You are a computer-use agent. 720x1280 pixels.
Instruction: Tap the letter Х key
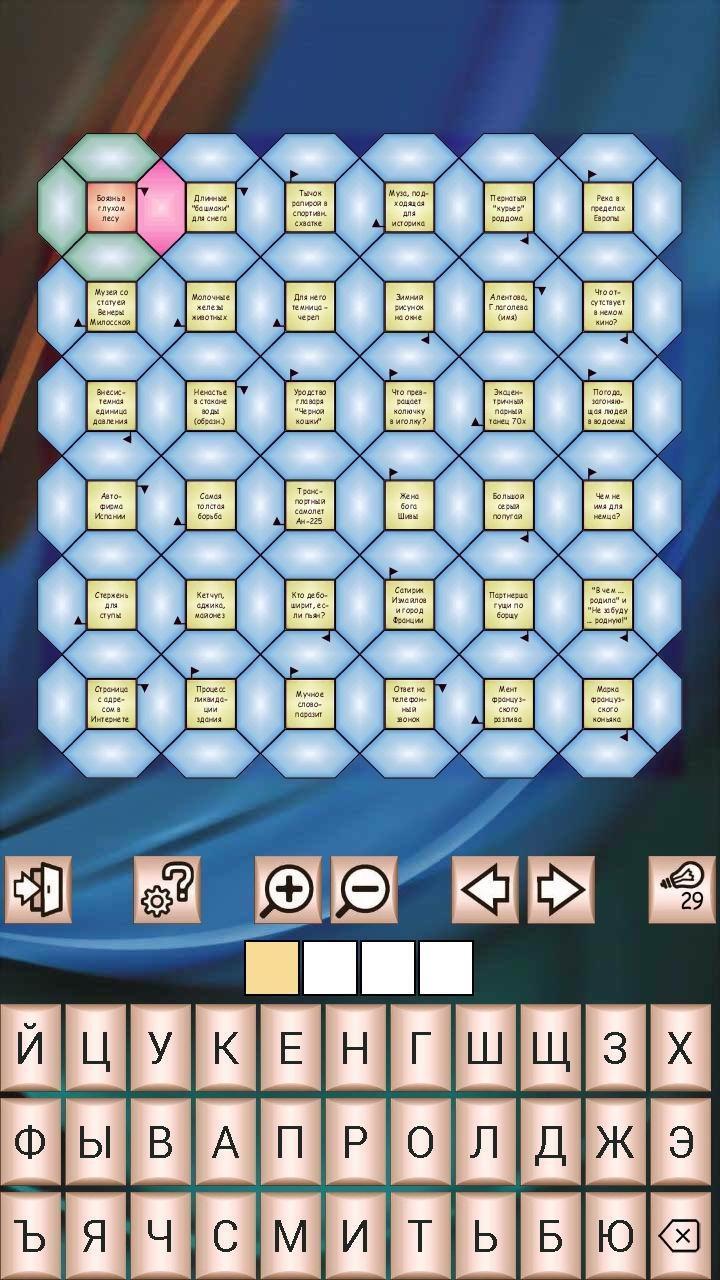click(x=680, y=1048)
